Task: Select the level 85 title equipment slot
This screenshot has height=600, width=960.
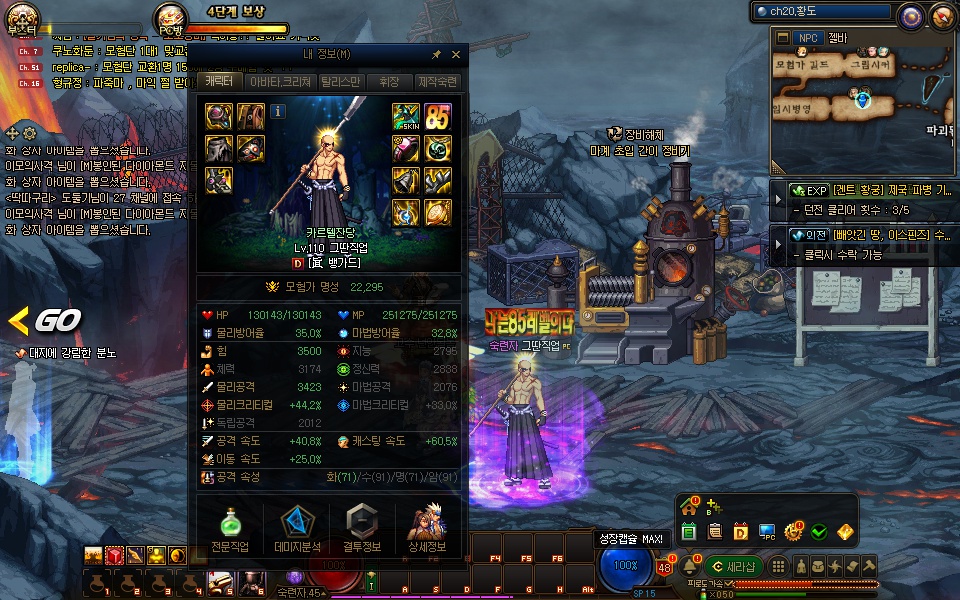Action: tap(437, 116)
